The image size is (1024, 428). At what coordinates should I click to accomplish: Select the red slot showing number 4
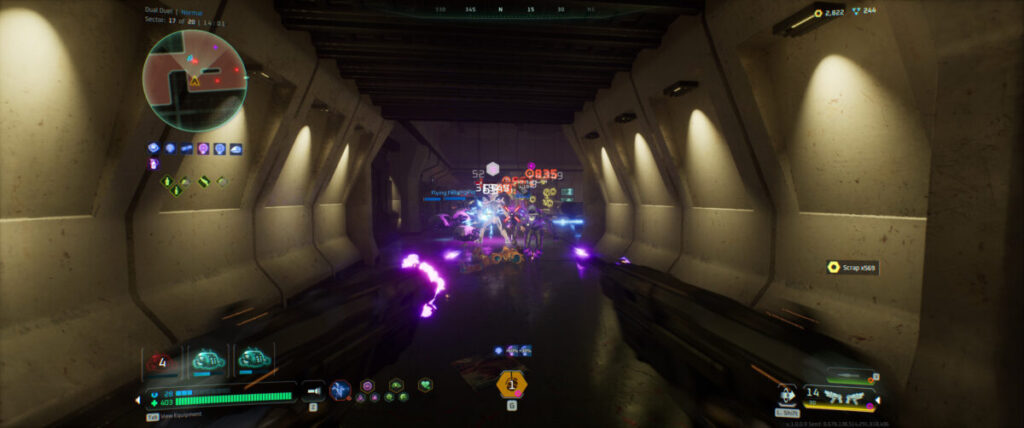pyautogui.click(x=164, y=362)
